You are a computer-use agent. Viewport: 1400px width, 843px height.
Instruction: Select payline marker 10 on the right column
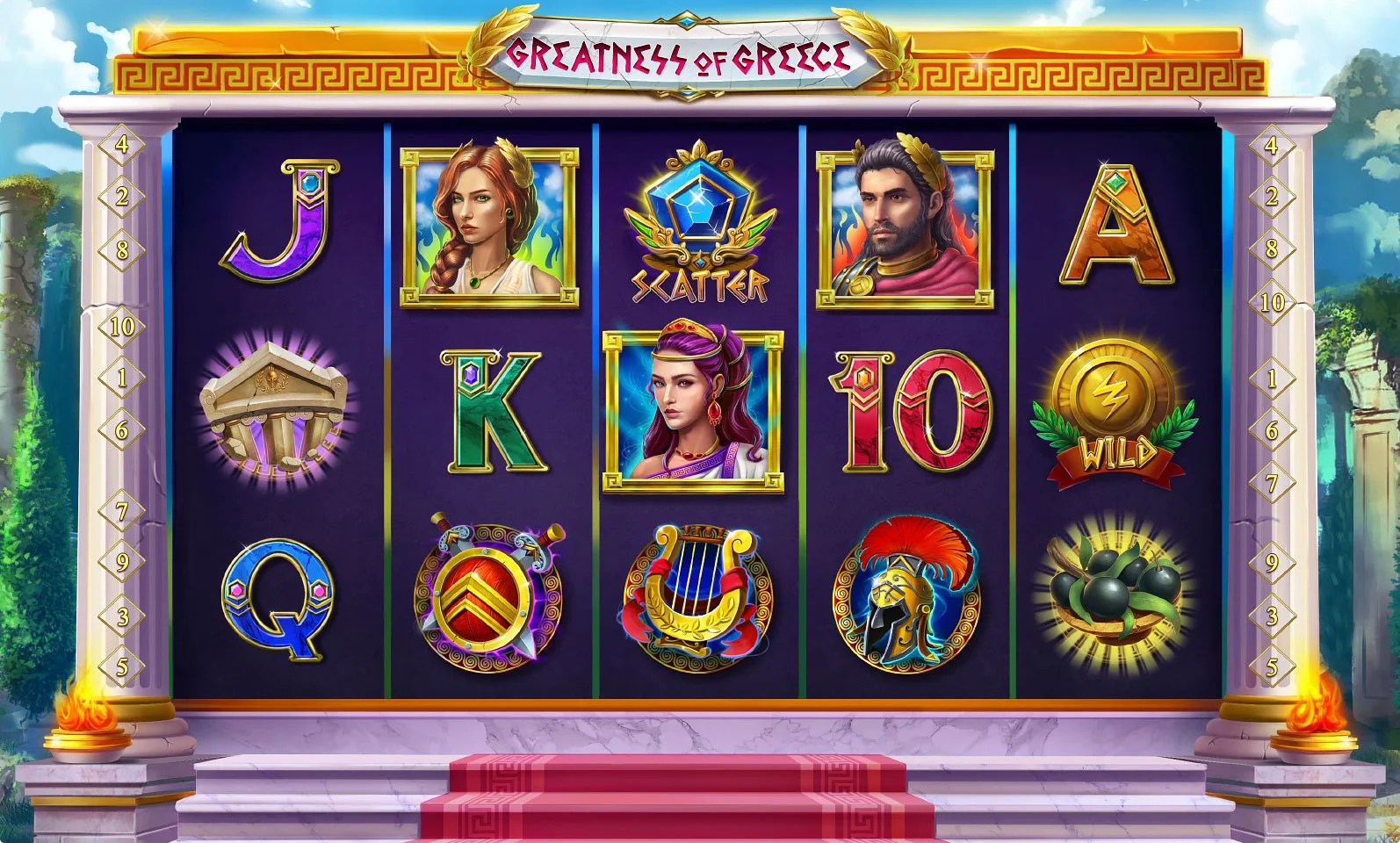tap(1270, 303)
